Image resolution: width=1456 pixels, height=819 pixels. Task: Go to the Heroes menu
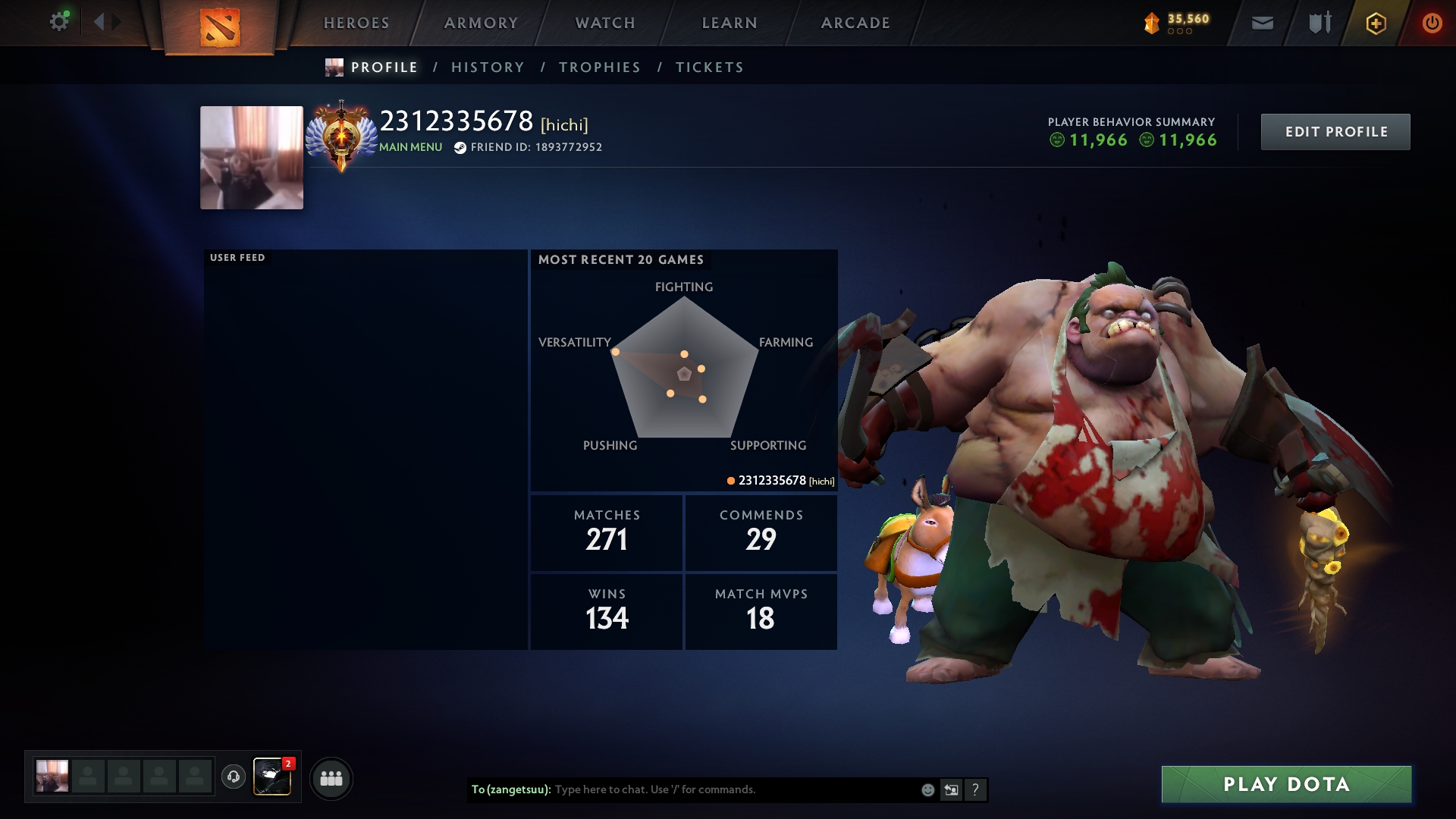pos(356,23)
